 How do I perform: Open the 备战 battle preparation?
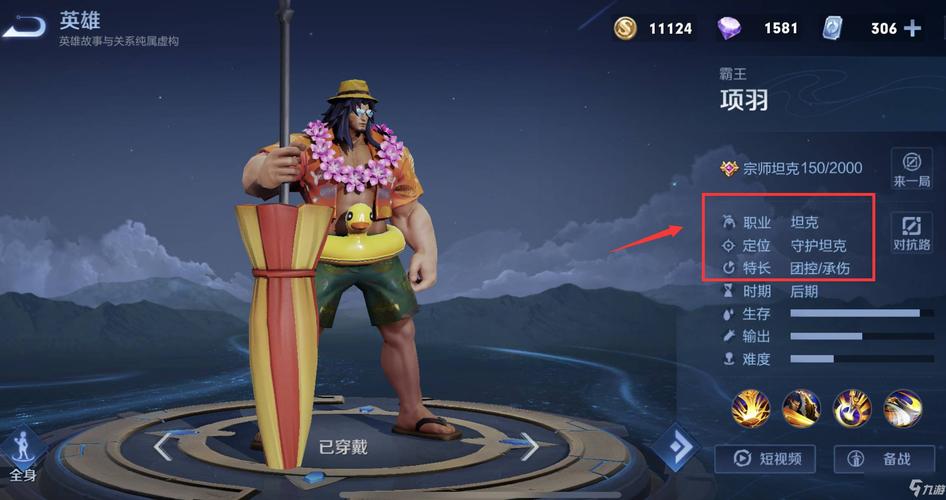tap(880, 459)
